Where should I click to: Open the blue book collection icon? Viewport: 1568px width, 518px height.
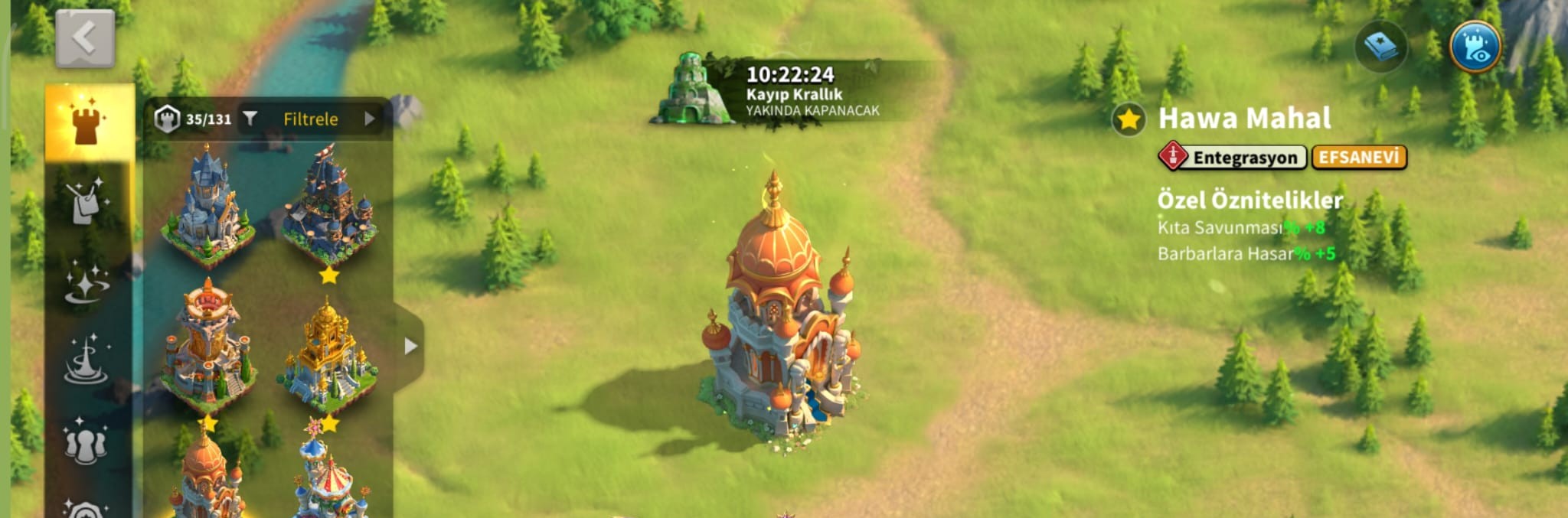pos(1380,47)
